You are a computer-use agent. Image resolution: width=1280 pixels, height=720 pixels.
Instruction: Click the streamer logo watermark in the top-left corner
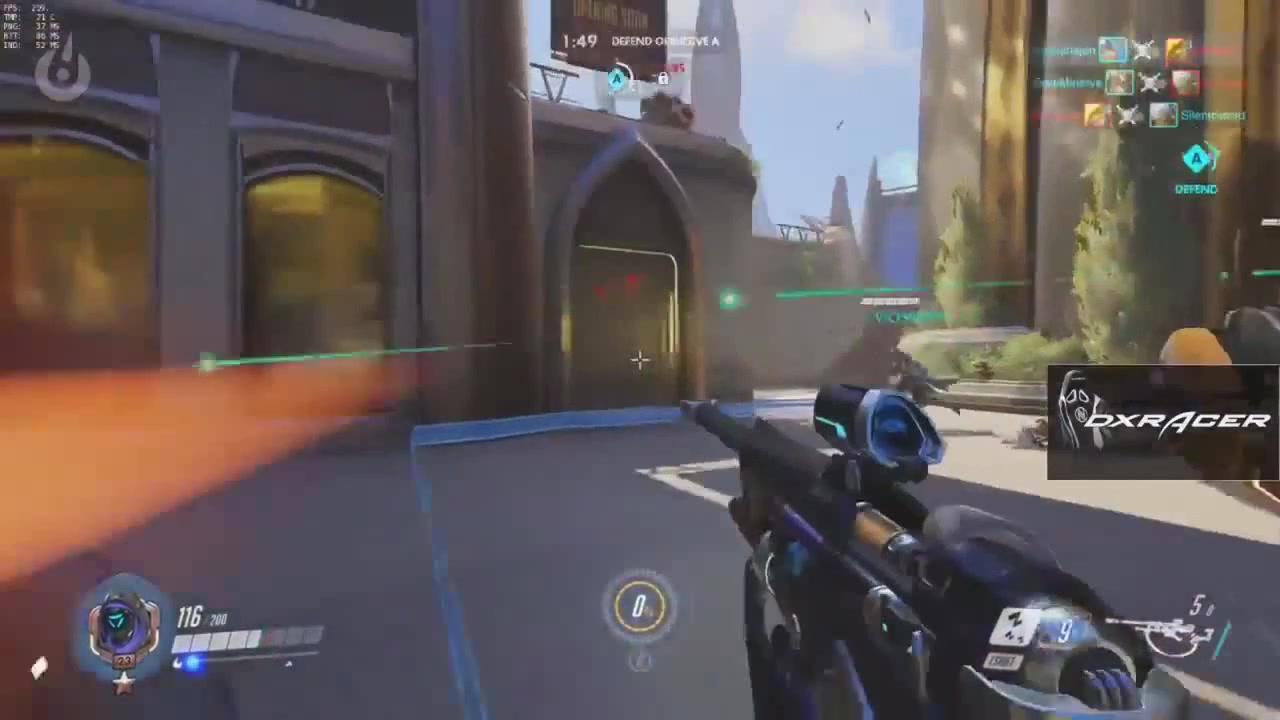point(62,70)
